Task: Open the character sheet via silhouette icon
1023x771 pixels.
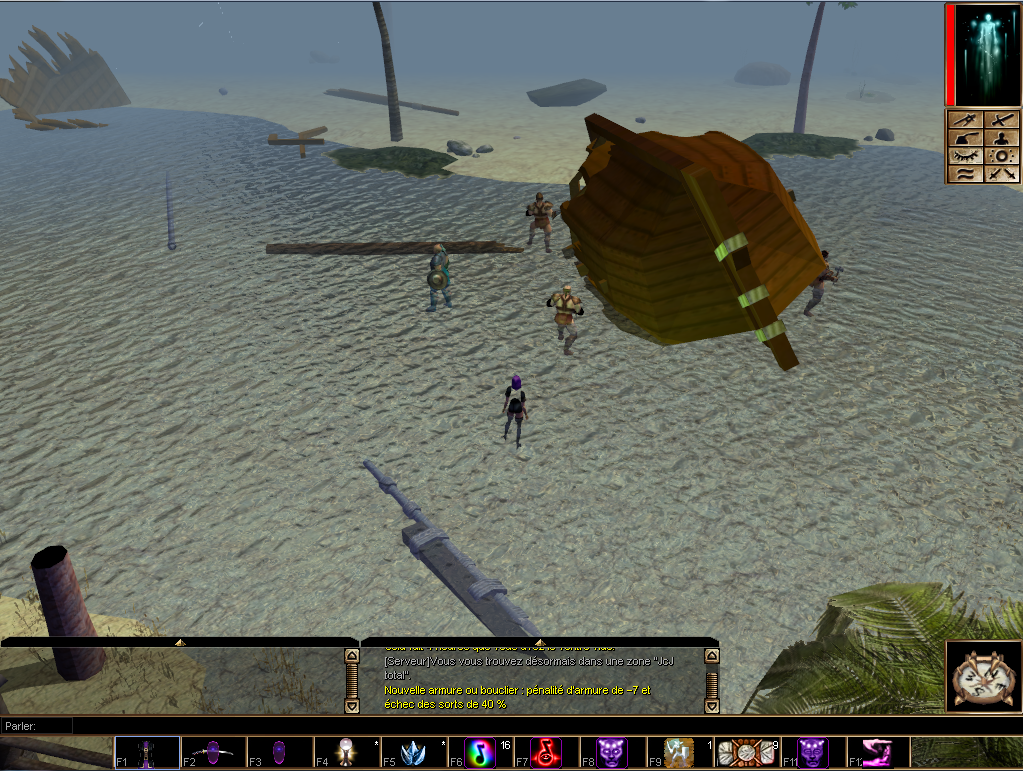Action: tap(1002, 138)
